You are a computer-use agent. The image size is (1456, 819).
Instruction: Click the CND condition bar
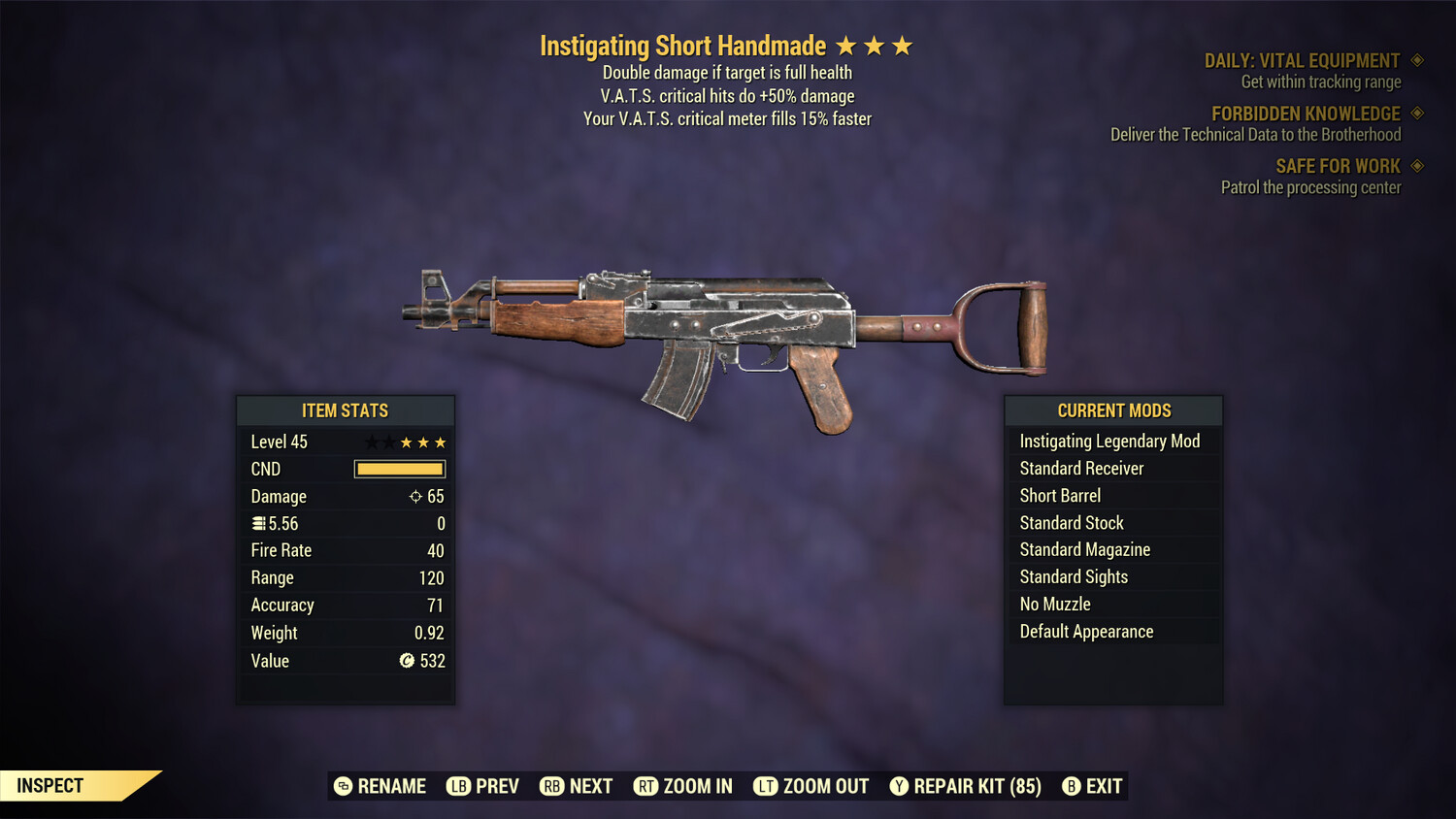(399, 469)
